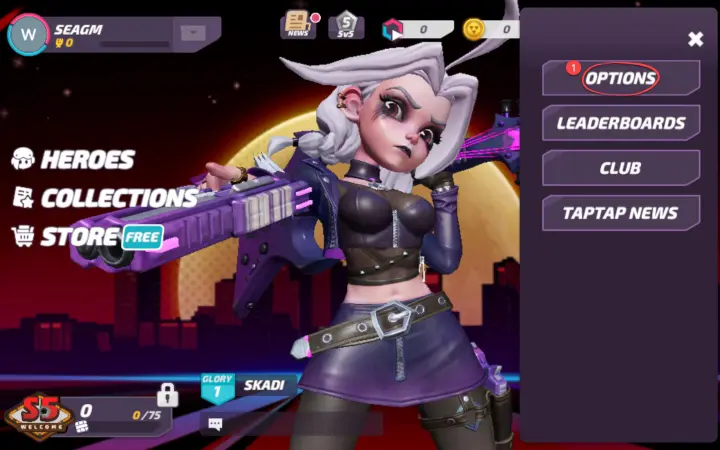Click the News icon at the top

[298, 24]
